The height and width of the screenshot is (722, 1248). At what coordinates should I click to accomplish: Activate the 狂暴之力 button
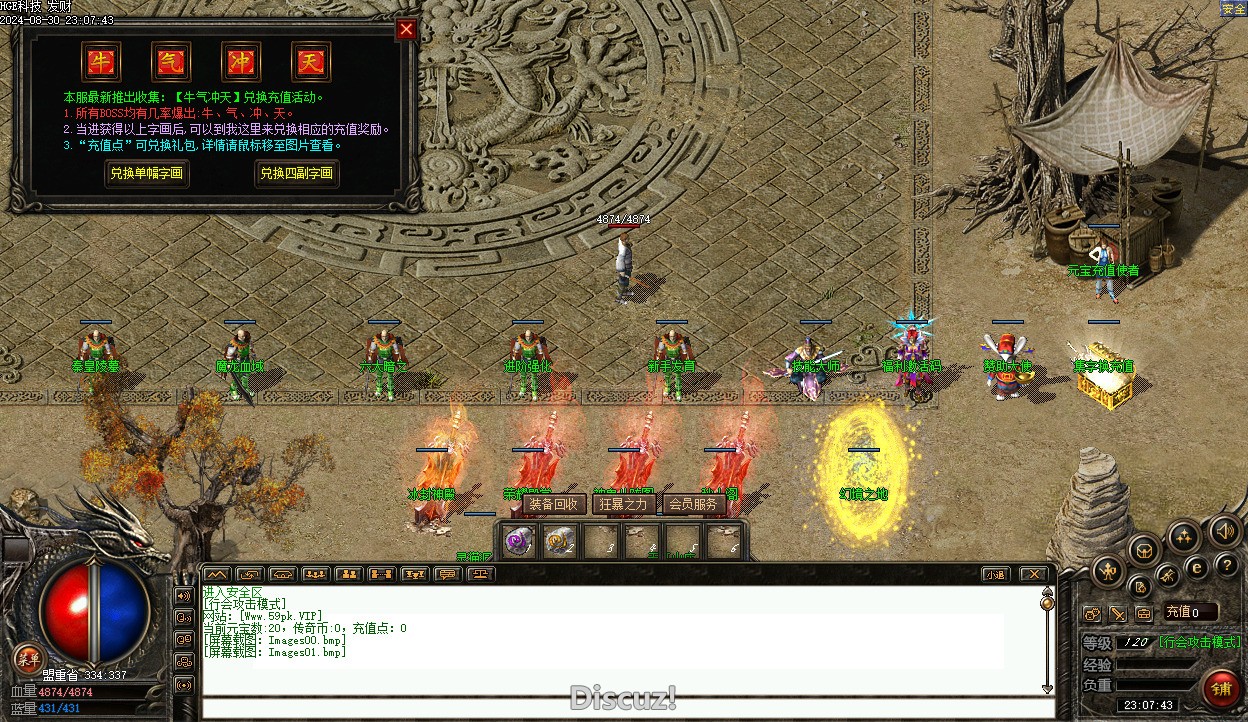(622, 504)
